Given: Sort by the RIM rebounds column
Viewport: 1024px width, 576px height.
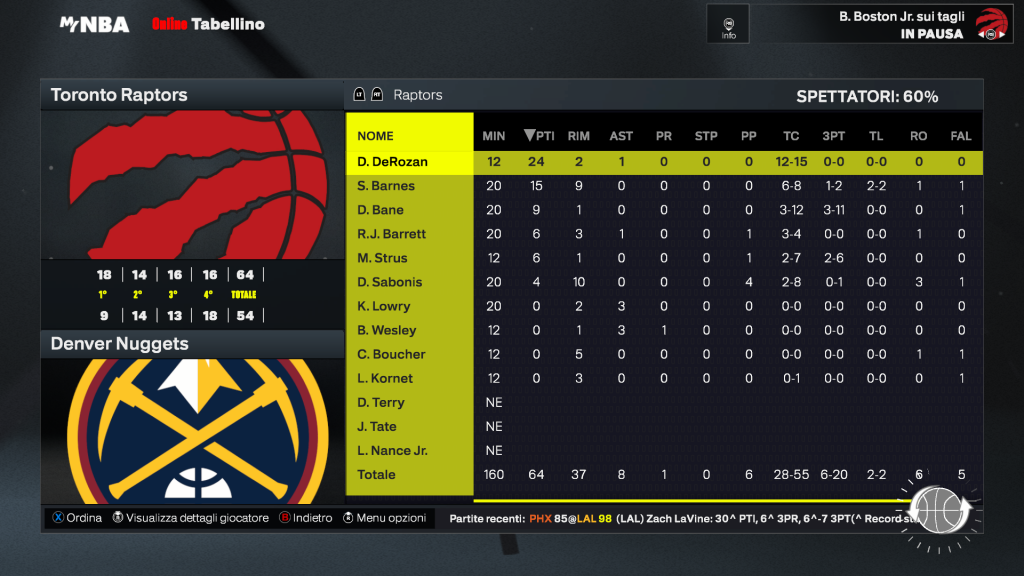Looking at the screenshot, I should point(578,136).
